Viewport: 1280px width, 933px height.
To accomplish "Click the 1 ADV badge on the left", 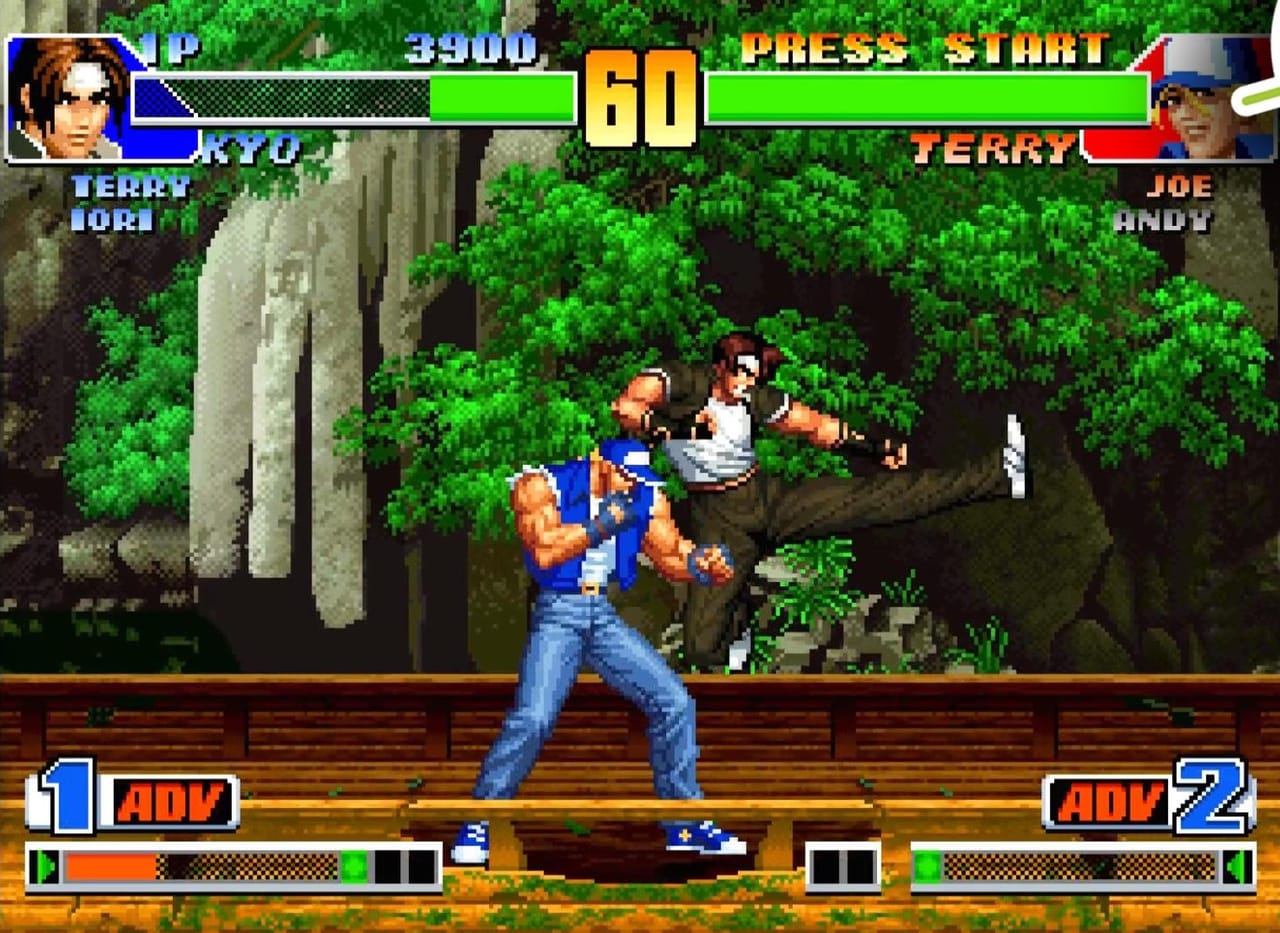I will pos(135,800).
